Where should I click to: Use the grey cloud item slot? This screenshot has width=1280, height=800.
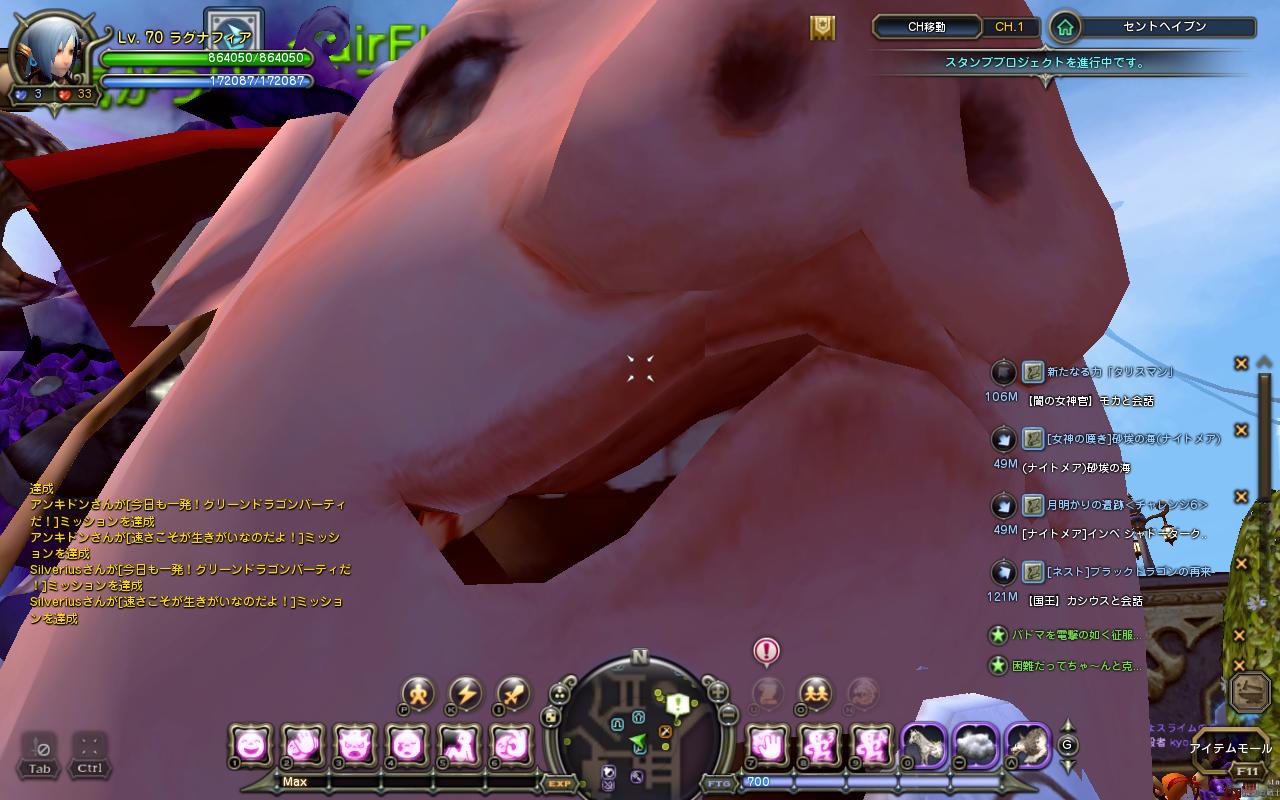[975, 745]
